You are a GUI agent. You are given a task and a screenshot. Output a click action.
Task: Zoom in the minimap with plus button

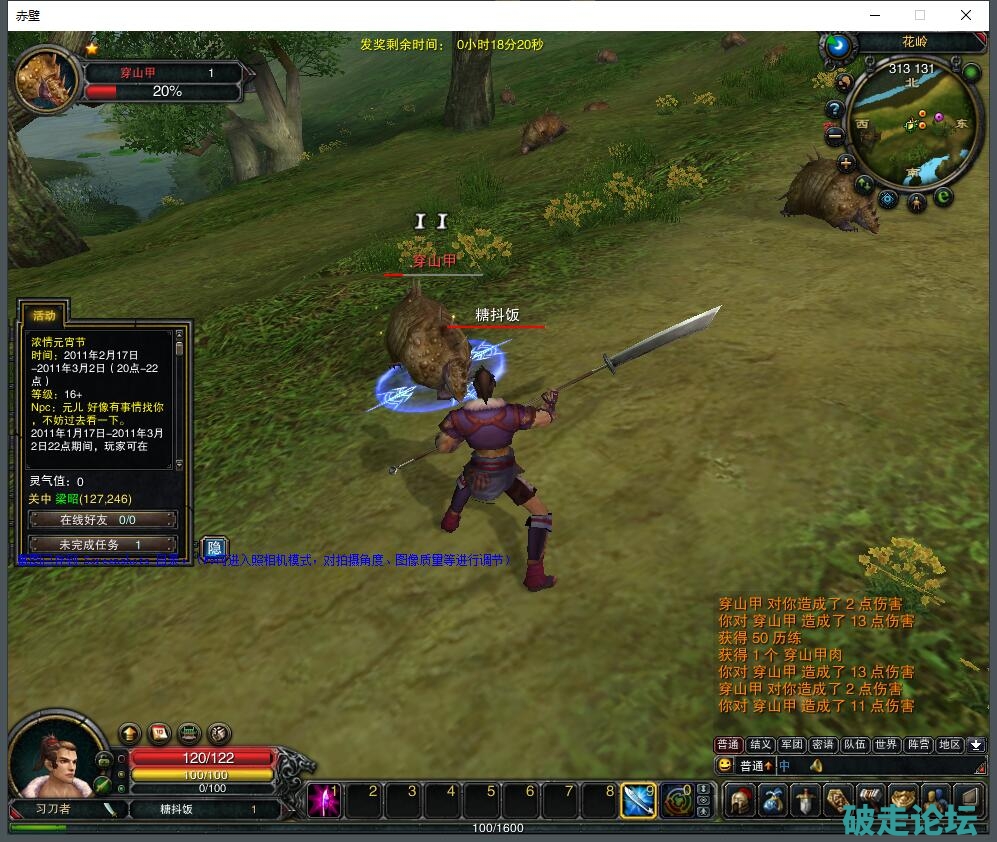(847, 162)
